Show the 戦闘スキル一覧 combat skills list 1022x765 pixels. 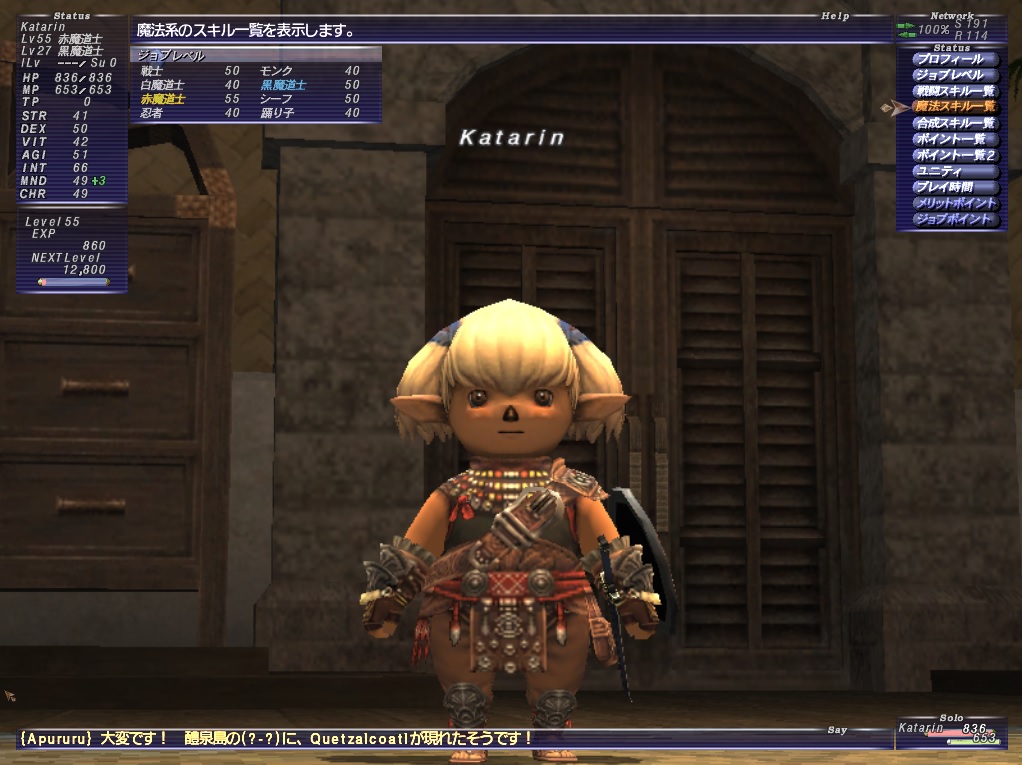click(955, 91)
